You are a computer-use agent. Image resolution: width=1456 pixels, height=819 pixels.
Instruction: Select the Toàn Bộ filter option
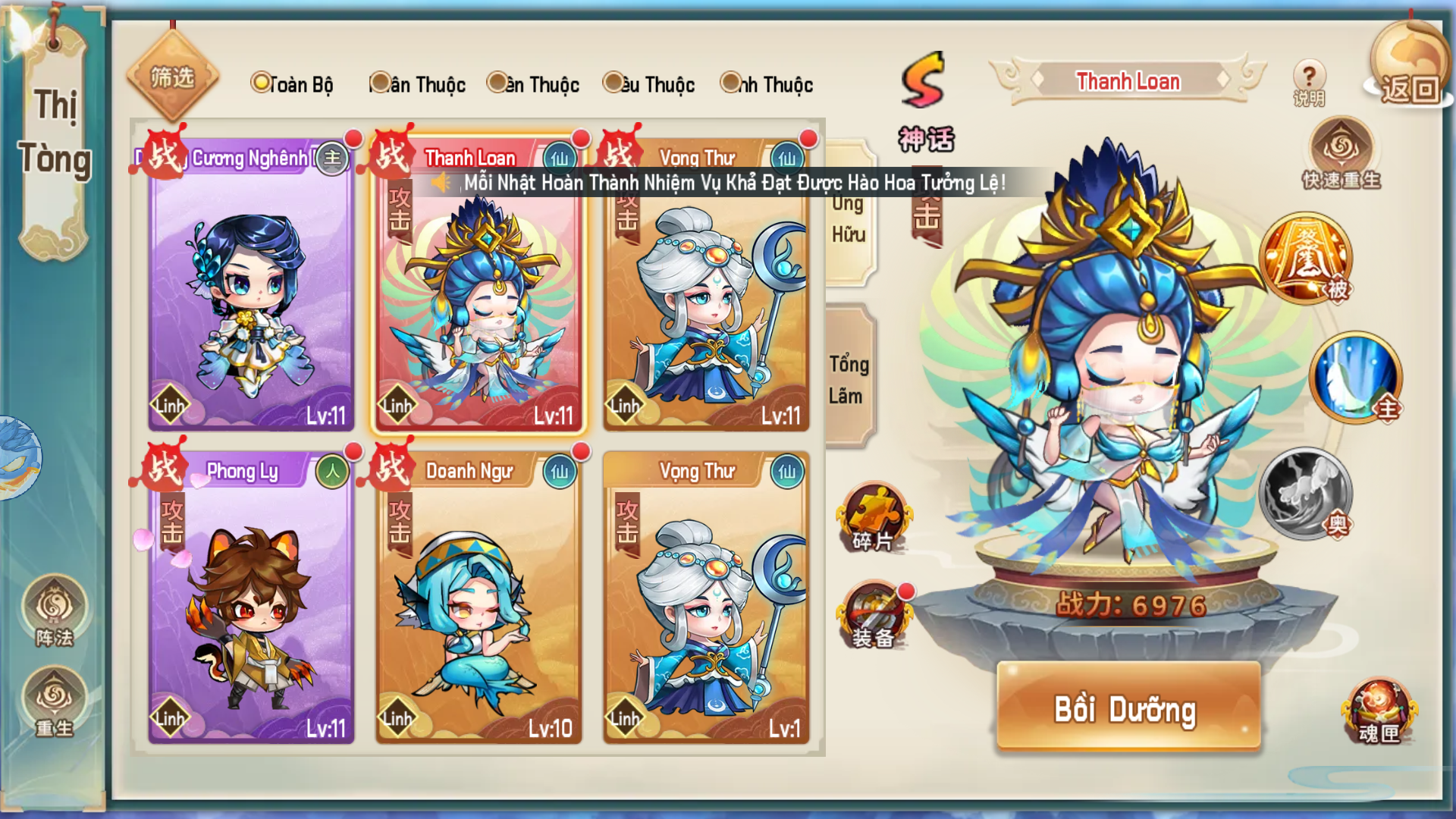293,84
